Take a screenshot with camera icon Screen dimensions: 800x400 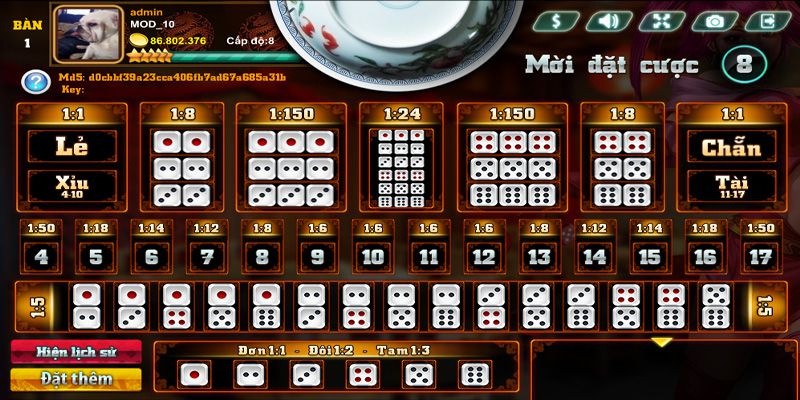point(715,20)
